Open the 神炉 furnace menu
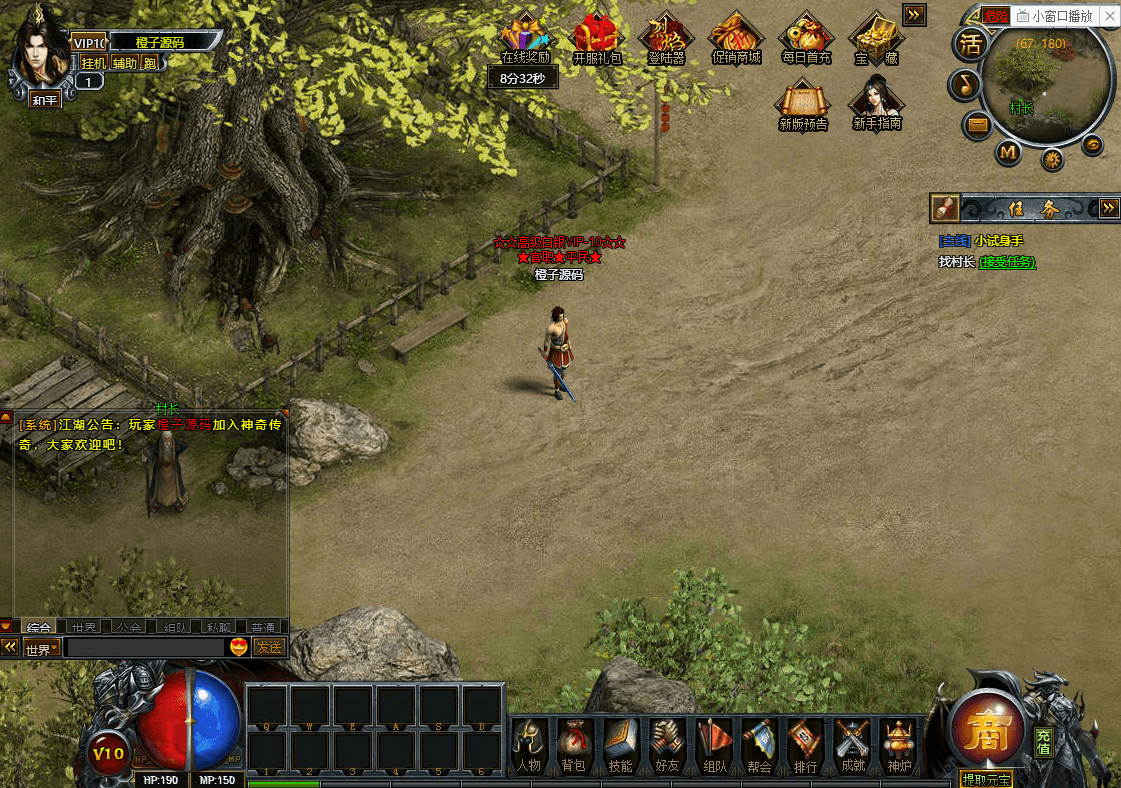 pos(898,745)
